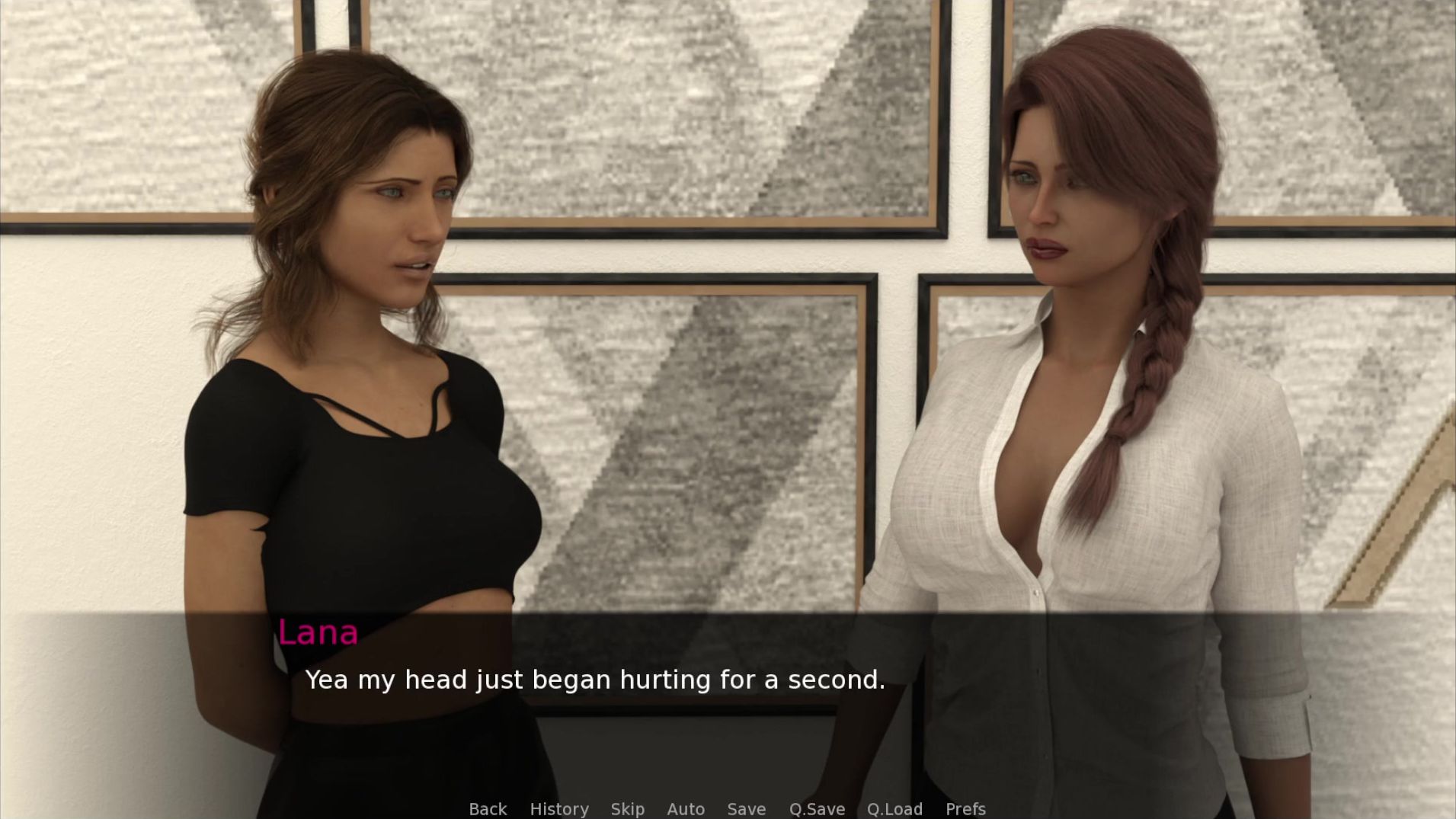Open the dialogue History log
Viewport: 1456px width, 819px height.
[x=559, y=808]
